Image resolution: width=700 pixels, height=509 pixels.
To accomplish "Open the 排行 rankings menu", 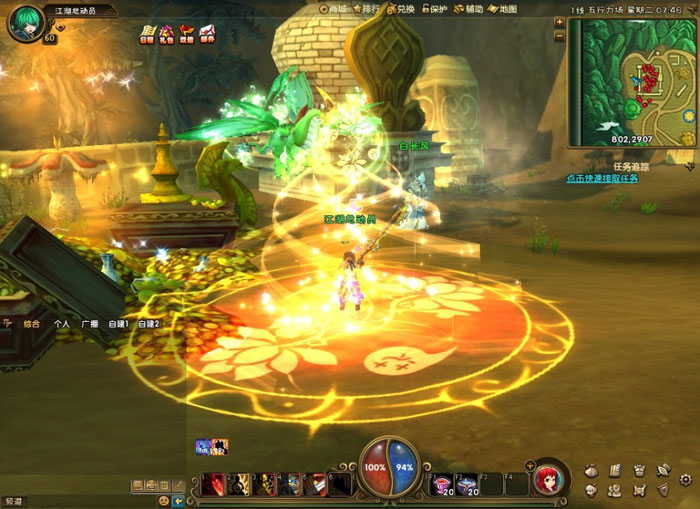I will pyautogui.click(x=368, y=9).
